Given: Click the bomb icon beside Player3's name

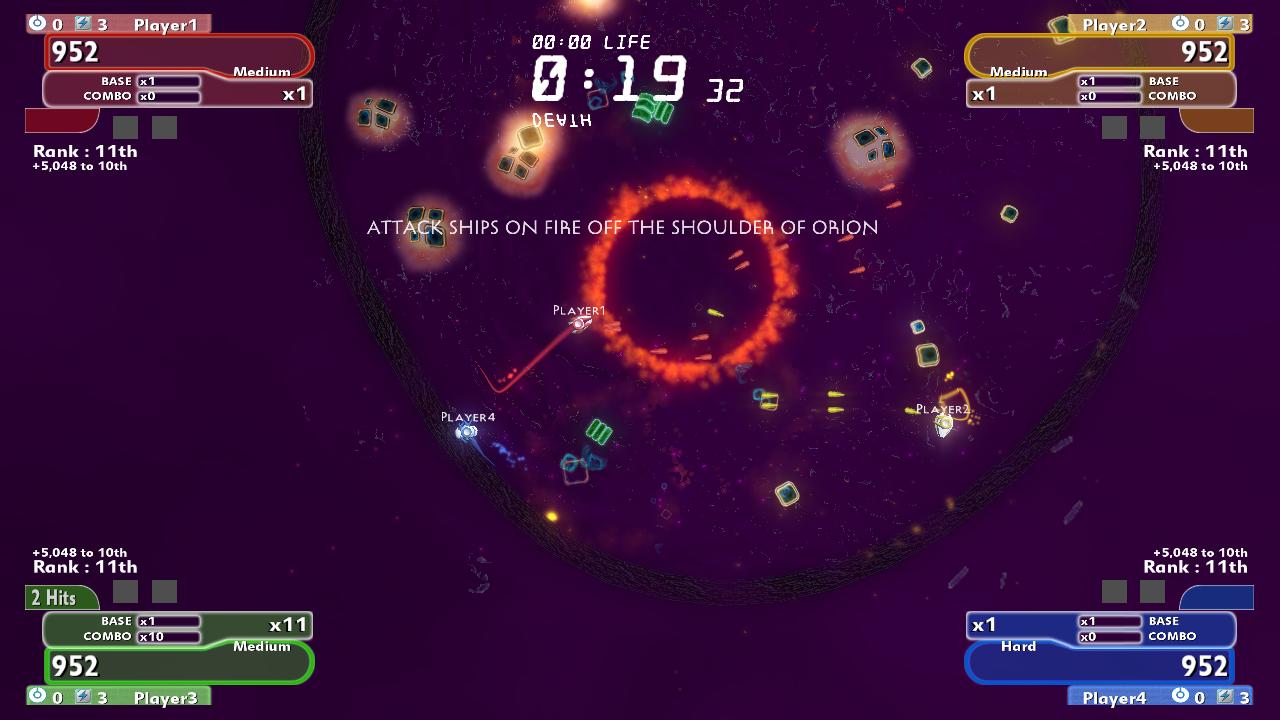Looking at the screenshot, I should tap(37, 697).
